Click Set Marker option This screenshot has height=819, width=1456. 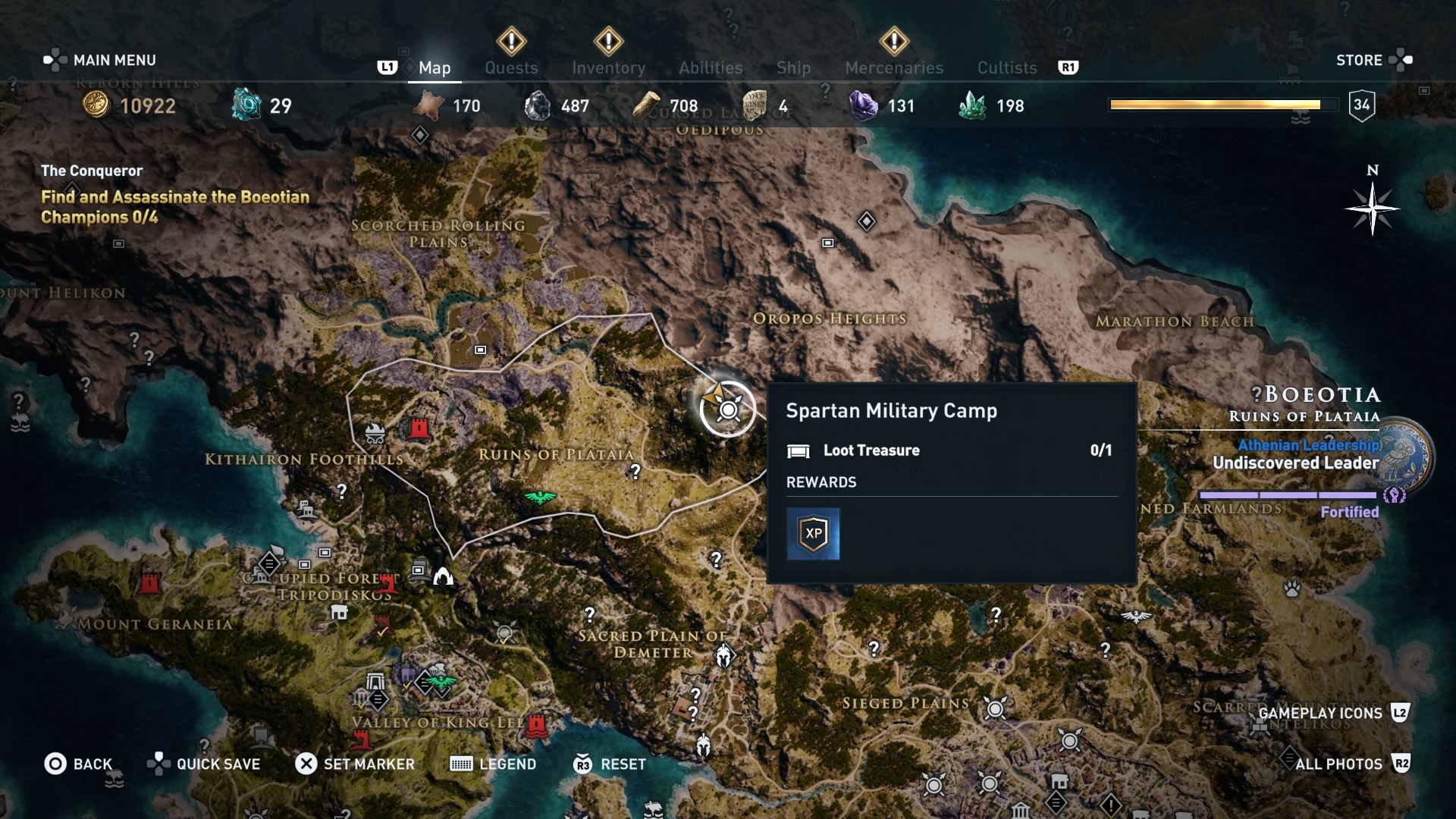pos(355,764)
